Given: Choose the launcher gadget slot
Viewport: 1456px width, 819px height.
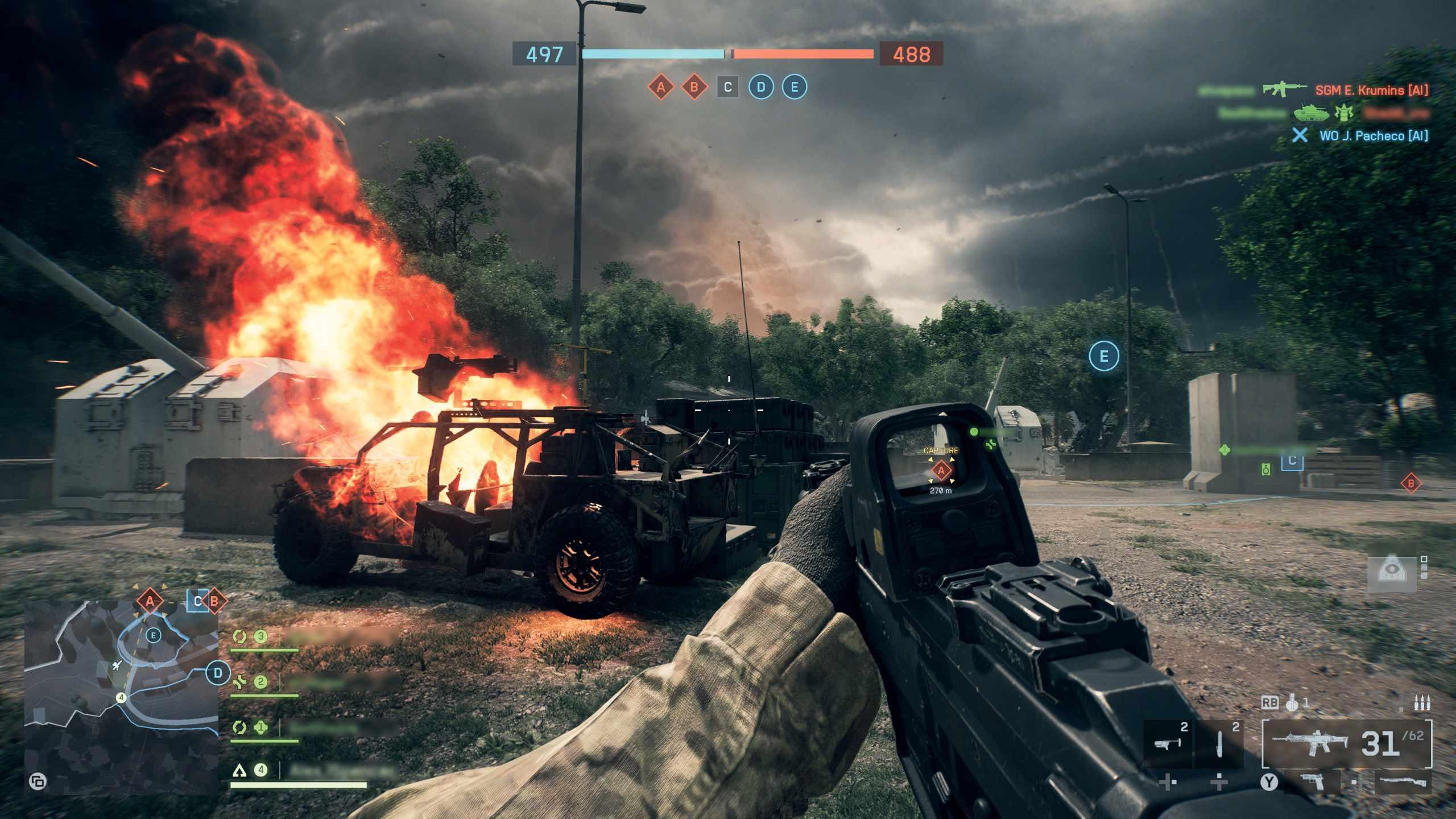Looking at the screenshot, I should pos(1168,743).
